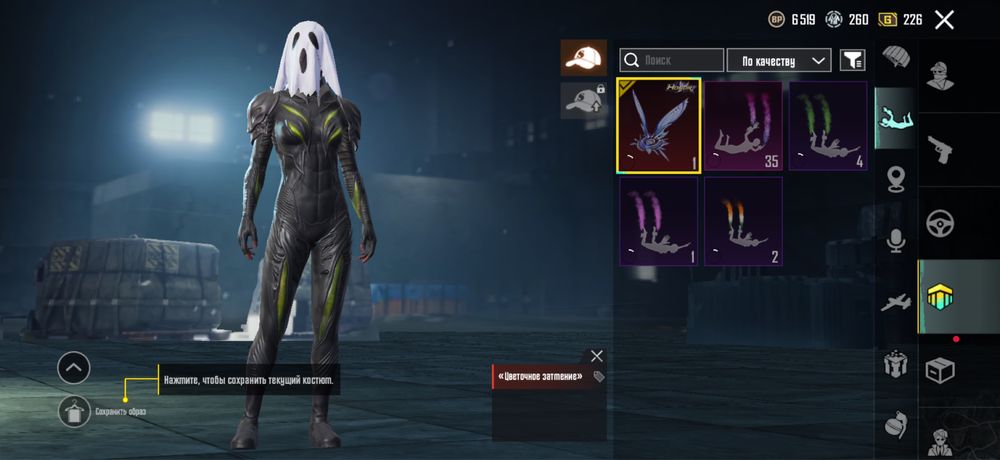
Task: Click Сохранить образ hanger button
Action: point(74,411)
